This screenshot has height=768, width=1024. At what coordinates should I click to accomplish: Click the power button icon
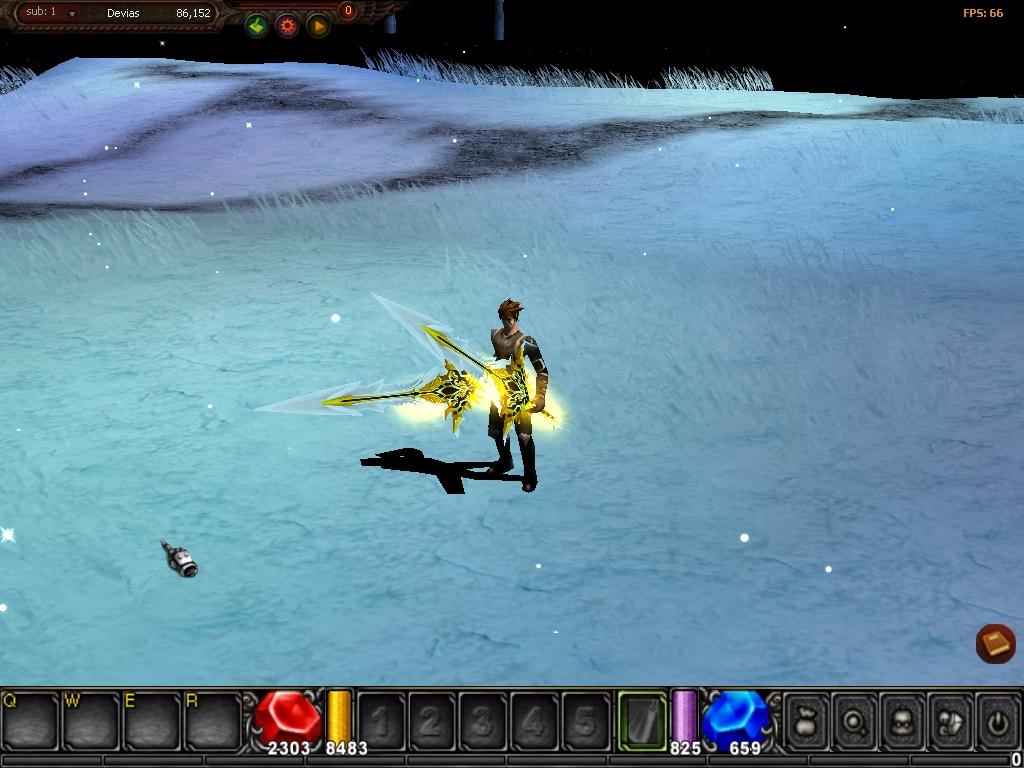[x=998, y=720]
